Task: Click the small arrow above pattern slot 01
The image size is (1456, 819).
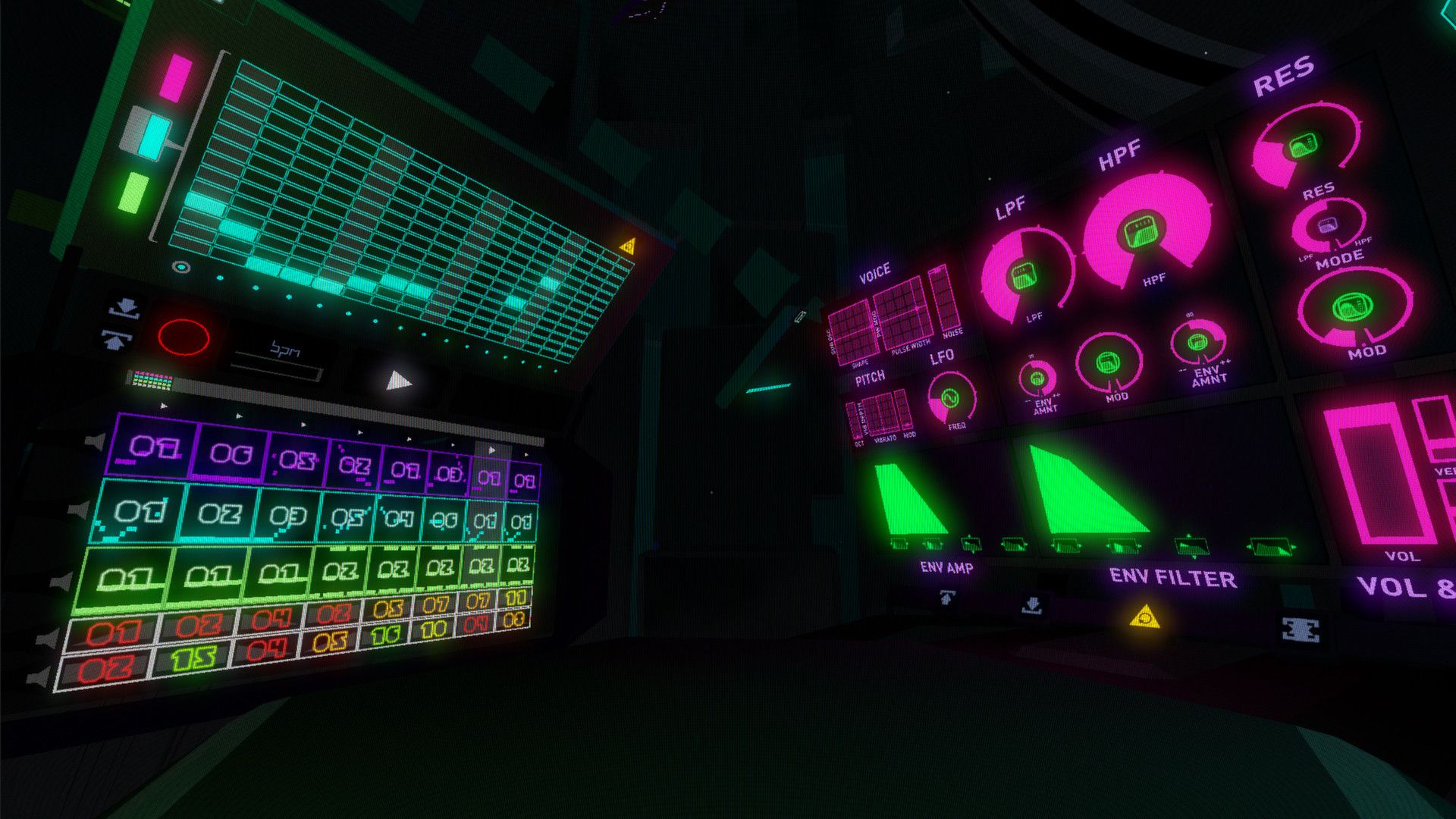Action: [162, 406]
